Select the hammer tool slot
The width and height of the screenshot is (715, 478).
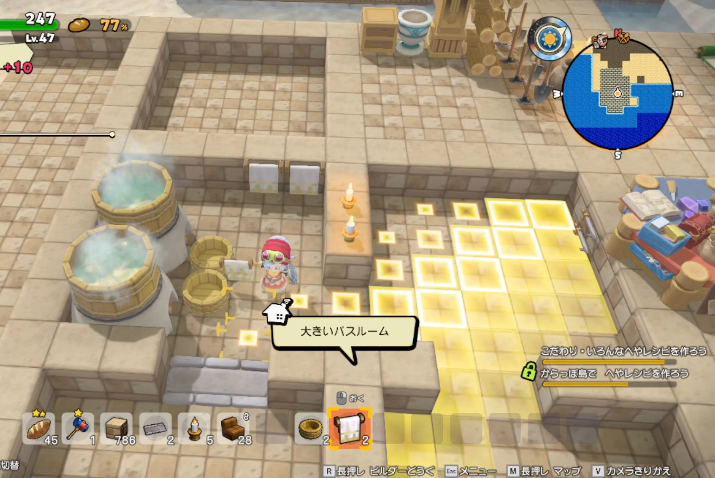pyautogui.click(x=77, y=429)
